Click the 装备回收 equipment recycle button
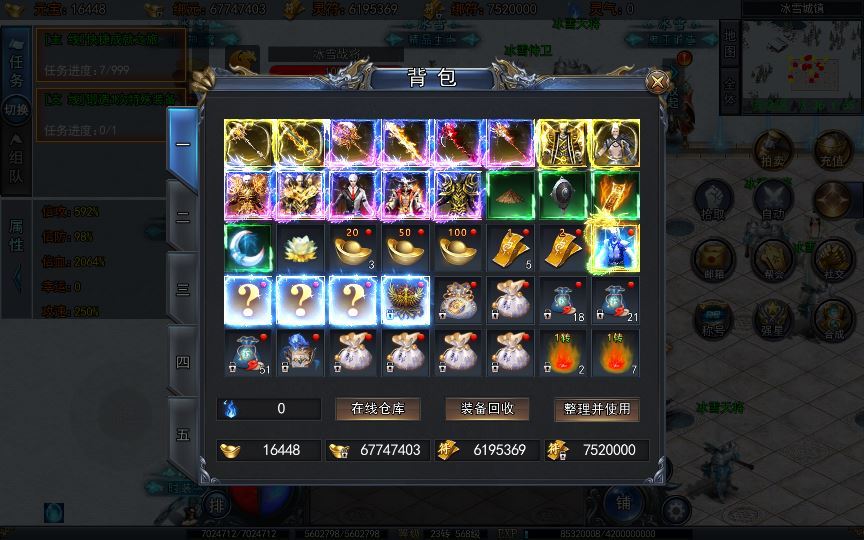The width and height of the screenshot is (864, 540). pyautogui.click(x=487, y=409)
